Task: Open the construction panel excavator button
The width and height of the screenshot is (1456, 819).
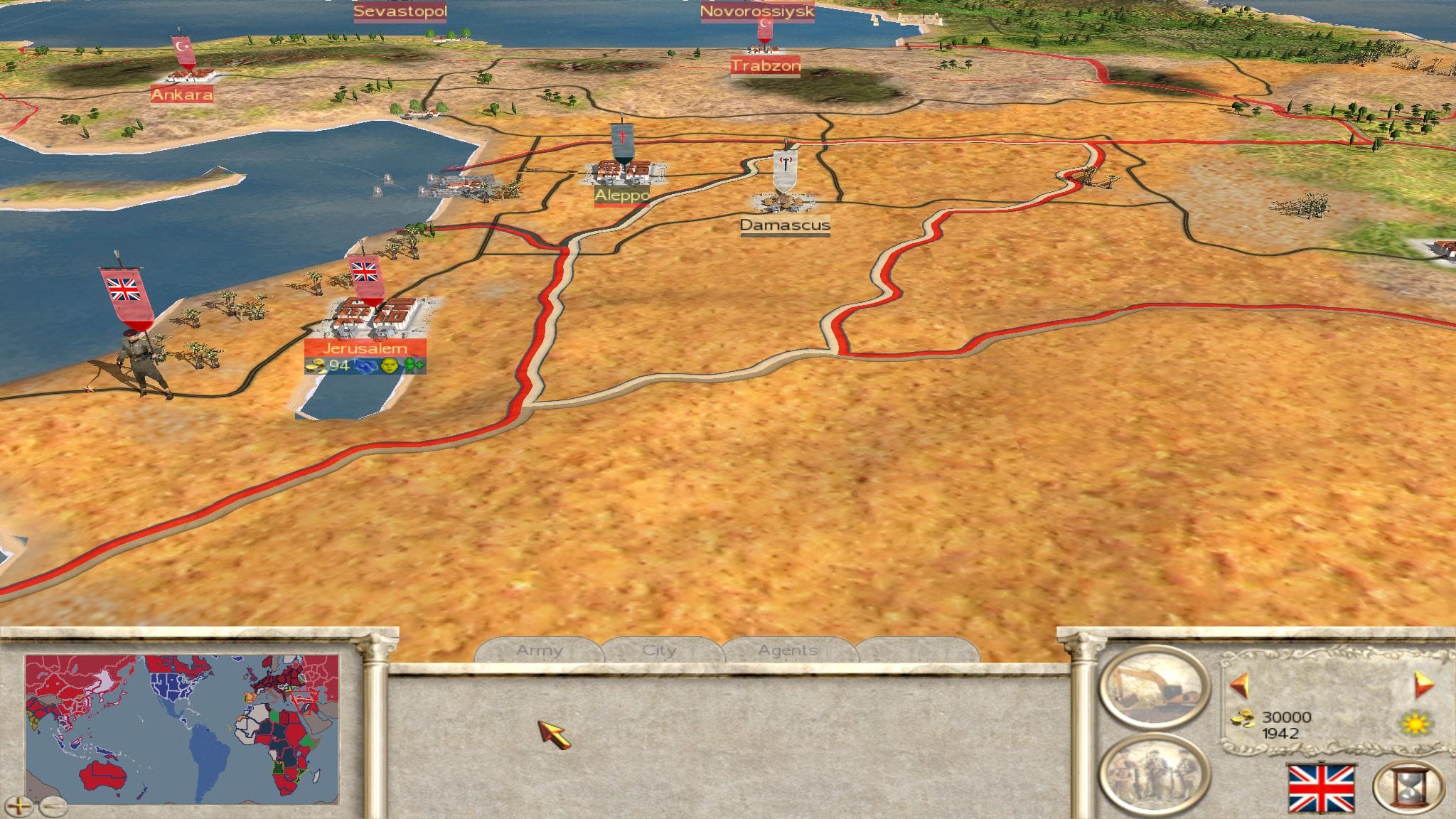Action: (1154, 686)
